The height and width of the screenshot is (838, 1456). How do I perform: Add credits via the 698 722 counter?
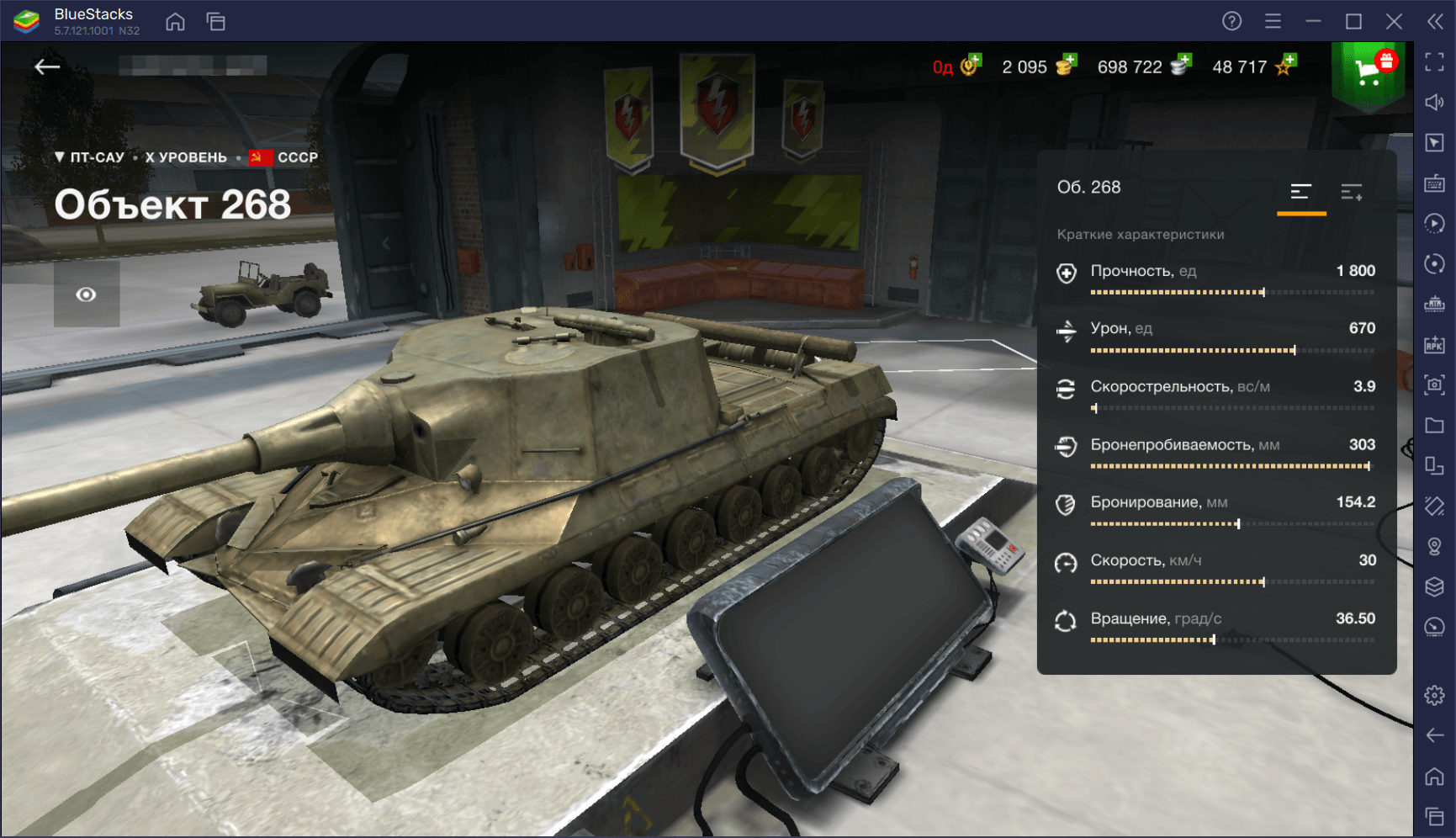[x=1143, y=66]
